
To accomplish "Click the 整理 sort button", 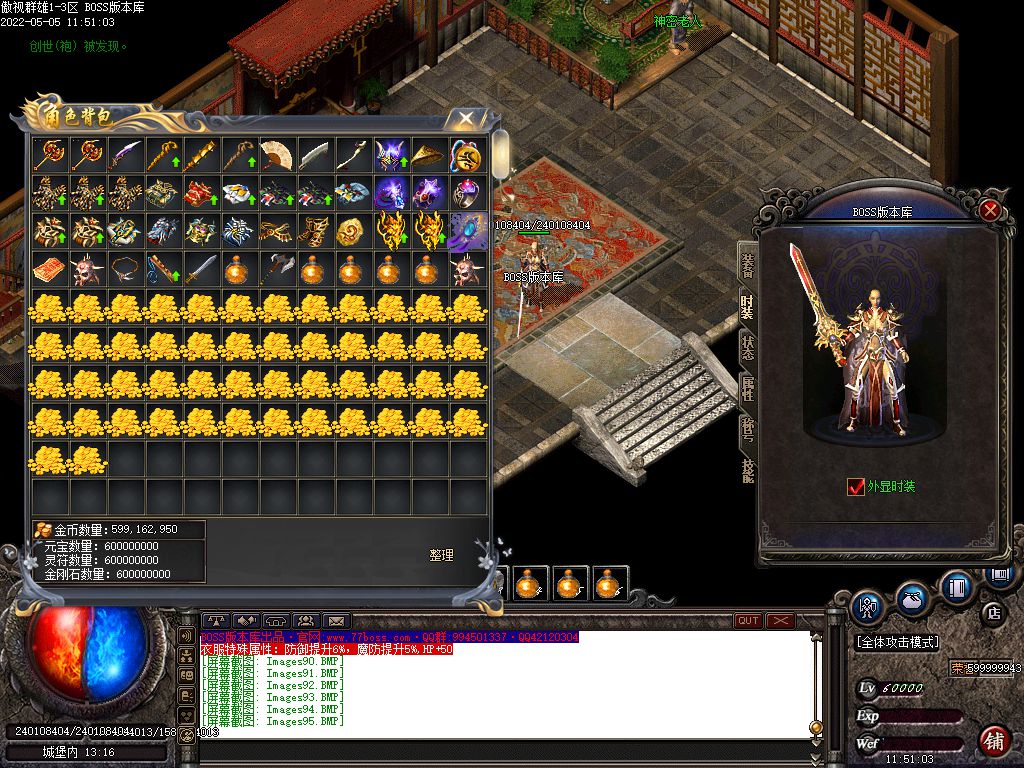I will [442, 555].
